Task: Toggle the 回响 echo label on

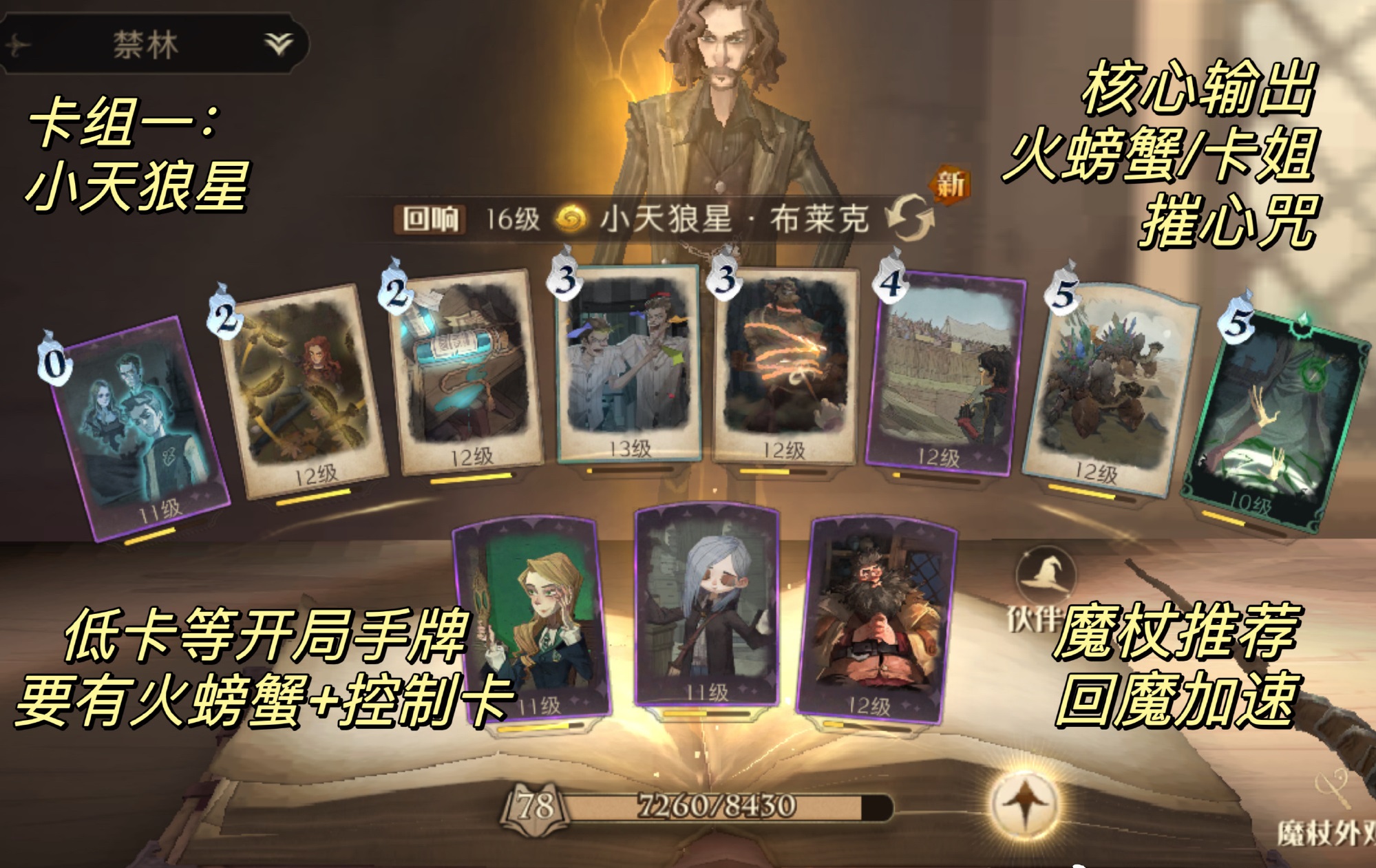Action: (x=428, y=218)
